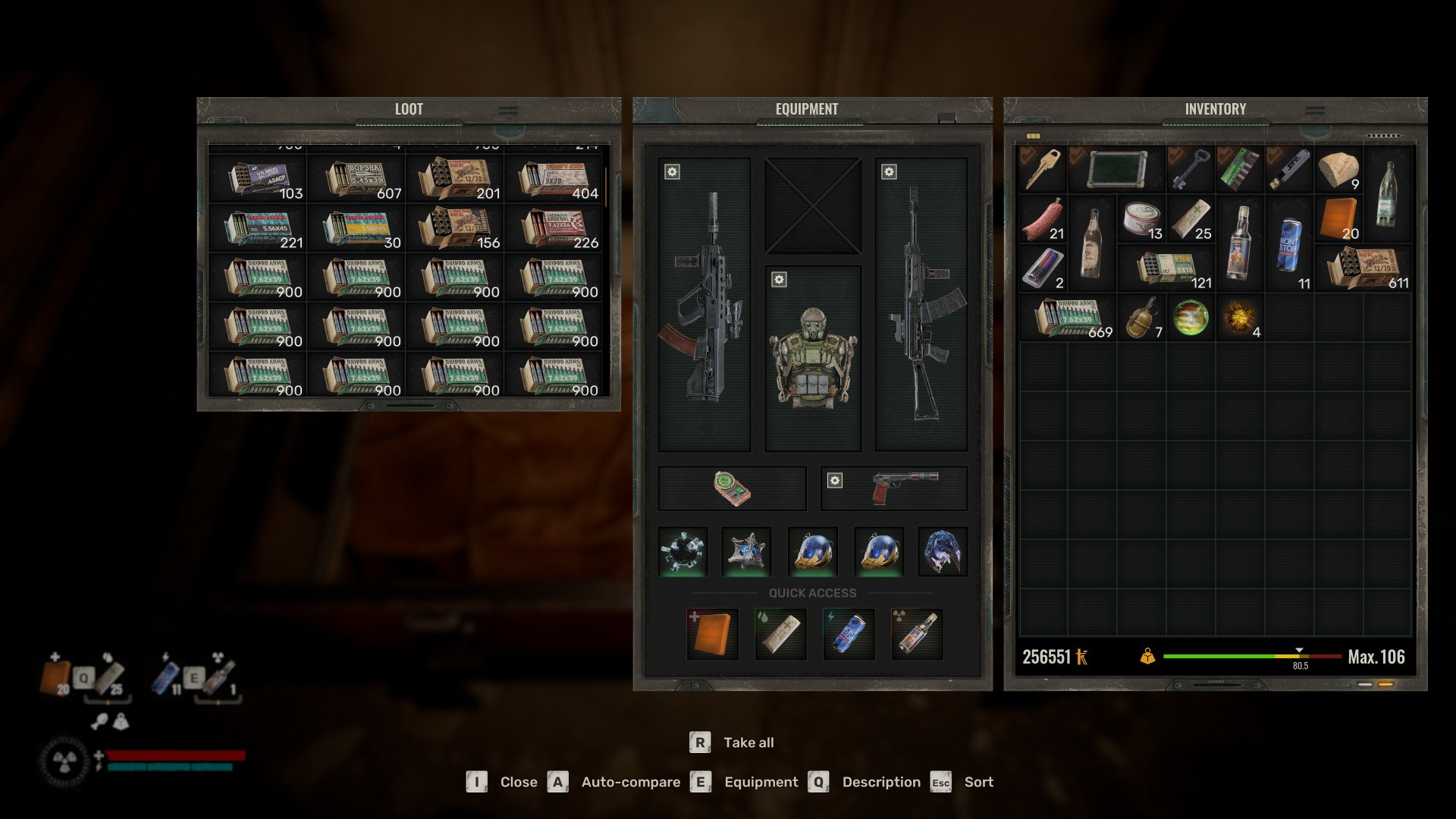The width and height of the screenshot is (1456, 819).
Task: Select the canned food stack of 13
Action: pyautogui.click(x=1141, y=218)
